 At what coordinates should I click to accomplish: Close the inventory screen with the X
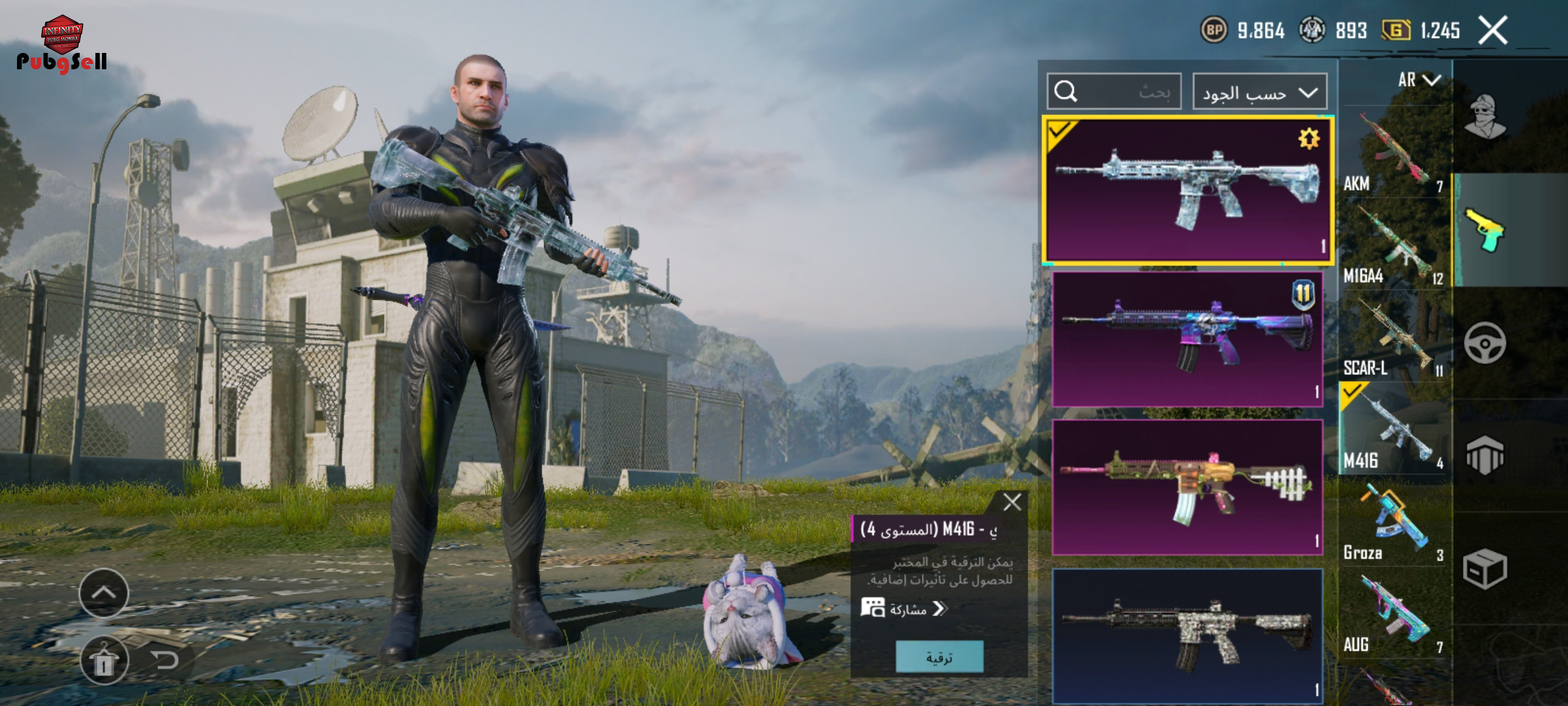1492,30
